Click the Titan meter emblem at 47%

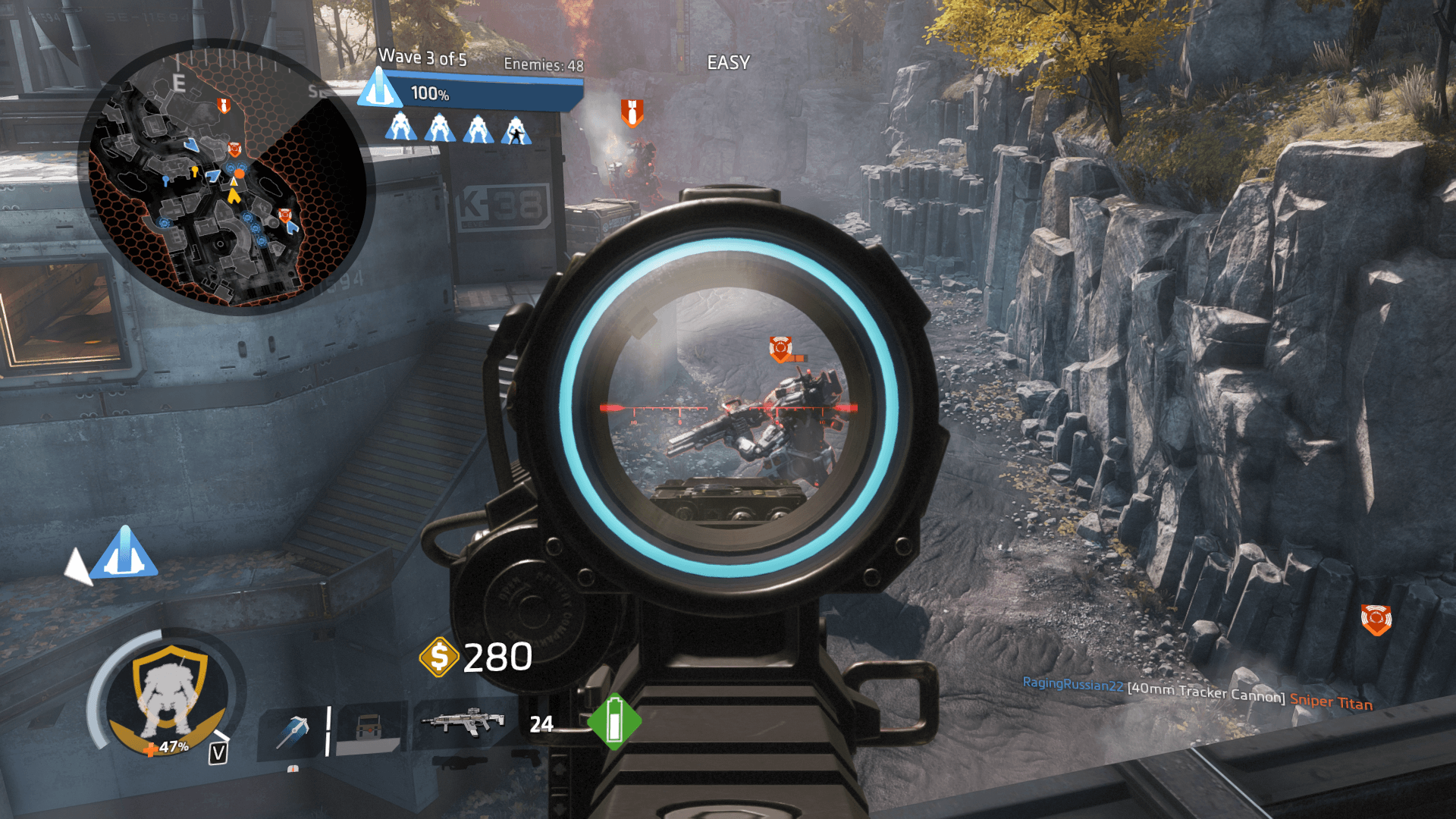click(168, 694)
